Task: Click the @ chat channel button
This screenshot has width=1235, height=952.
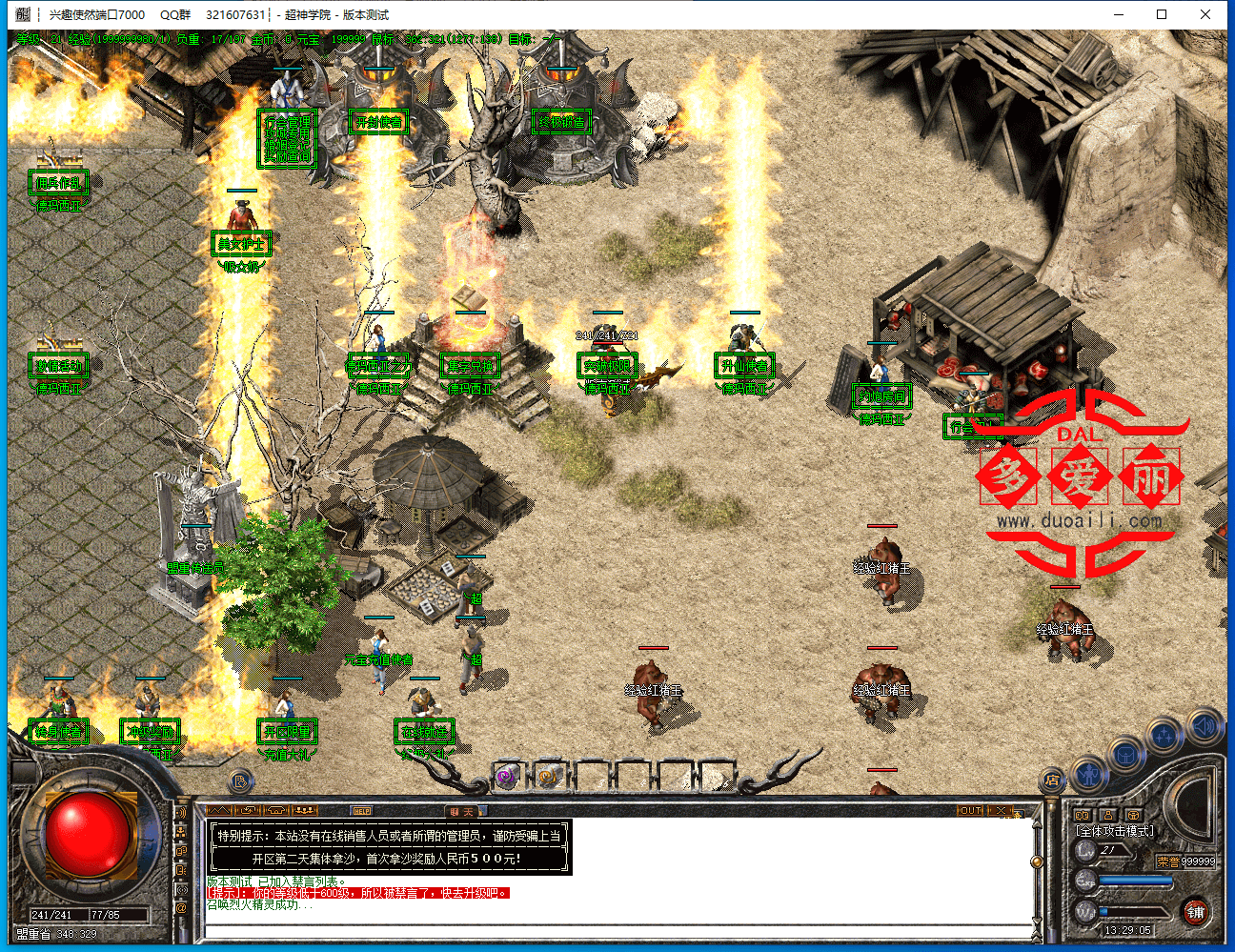Action: (181, 907)
